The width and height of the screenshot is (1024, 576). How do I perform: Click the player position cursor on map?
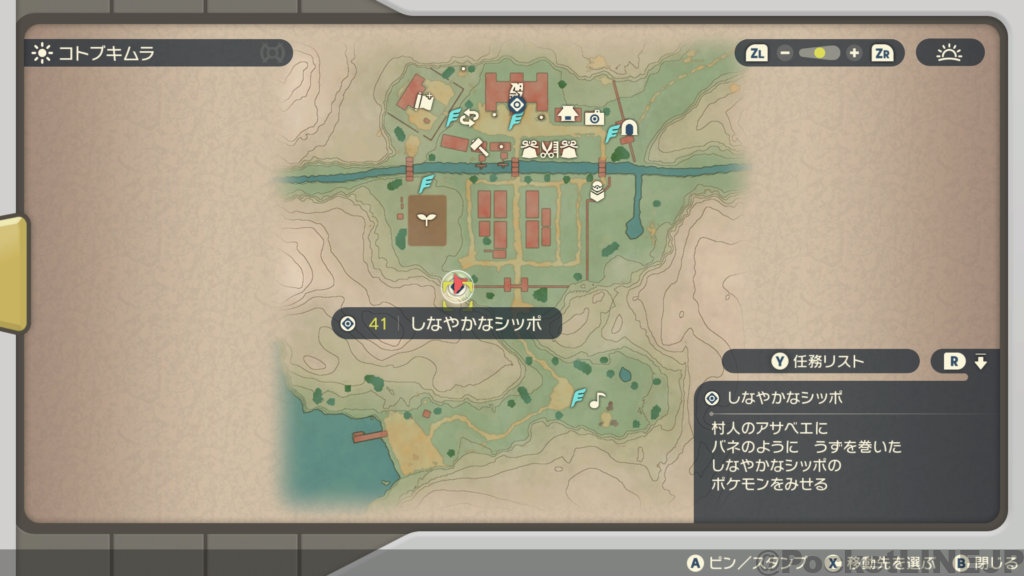click(x=456, y=285)
